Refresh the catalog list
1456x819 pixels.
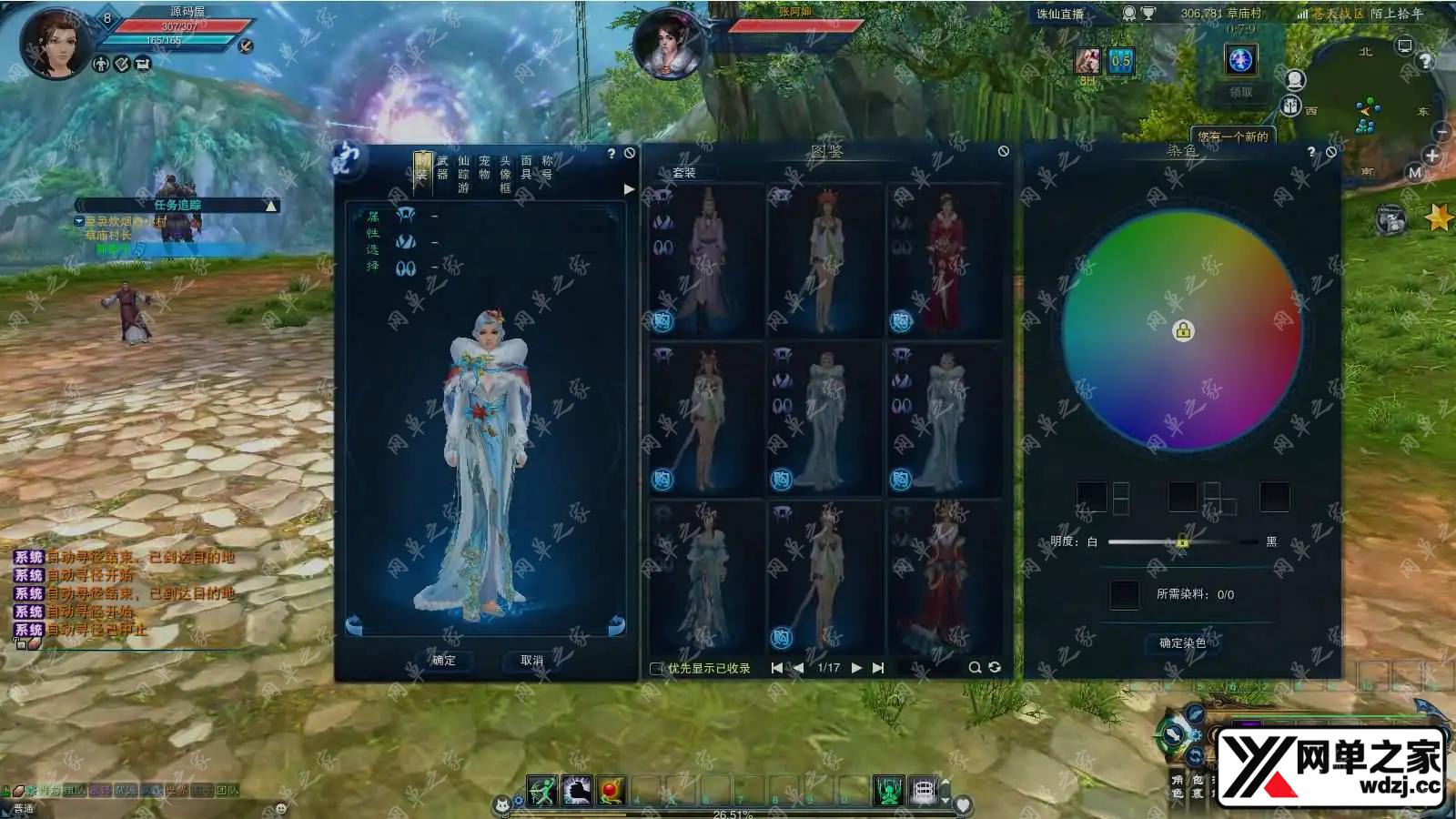995,668
